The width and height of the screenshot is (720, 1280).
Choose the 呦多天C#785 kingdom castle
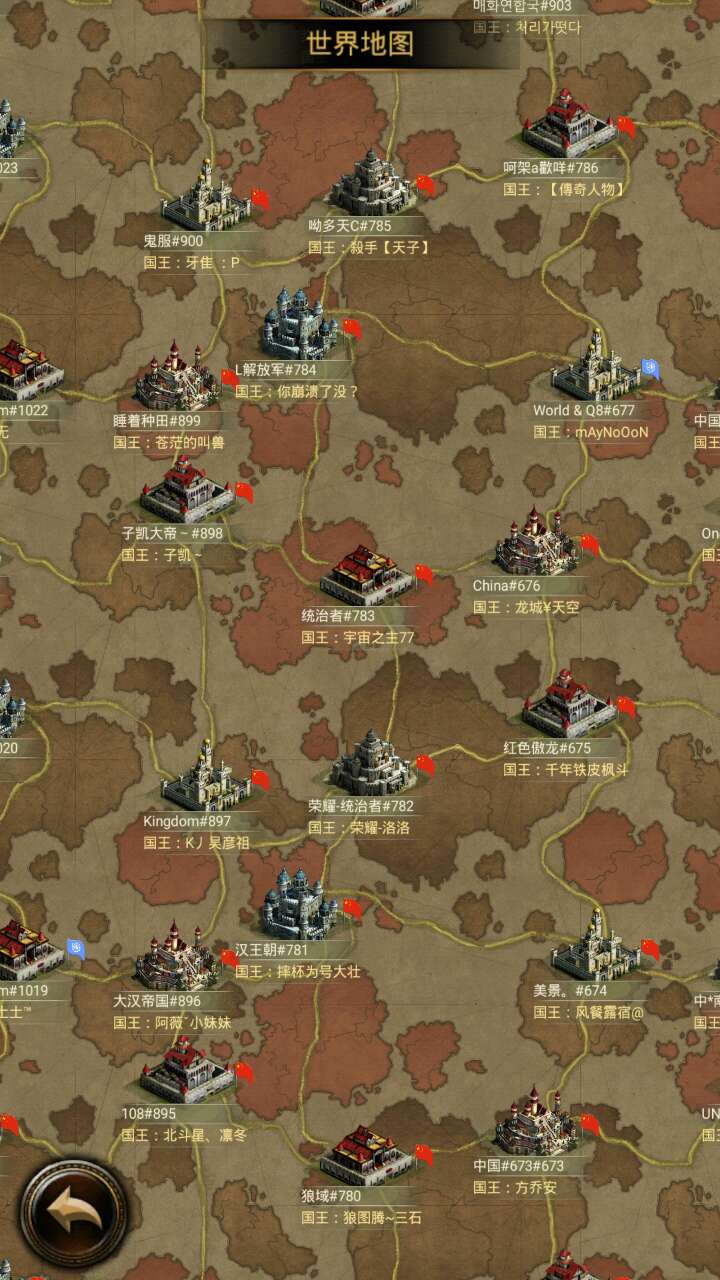[372, 183]
